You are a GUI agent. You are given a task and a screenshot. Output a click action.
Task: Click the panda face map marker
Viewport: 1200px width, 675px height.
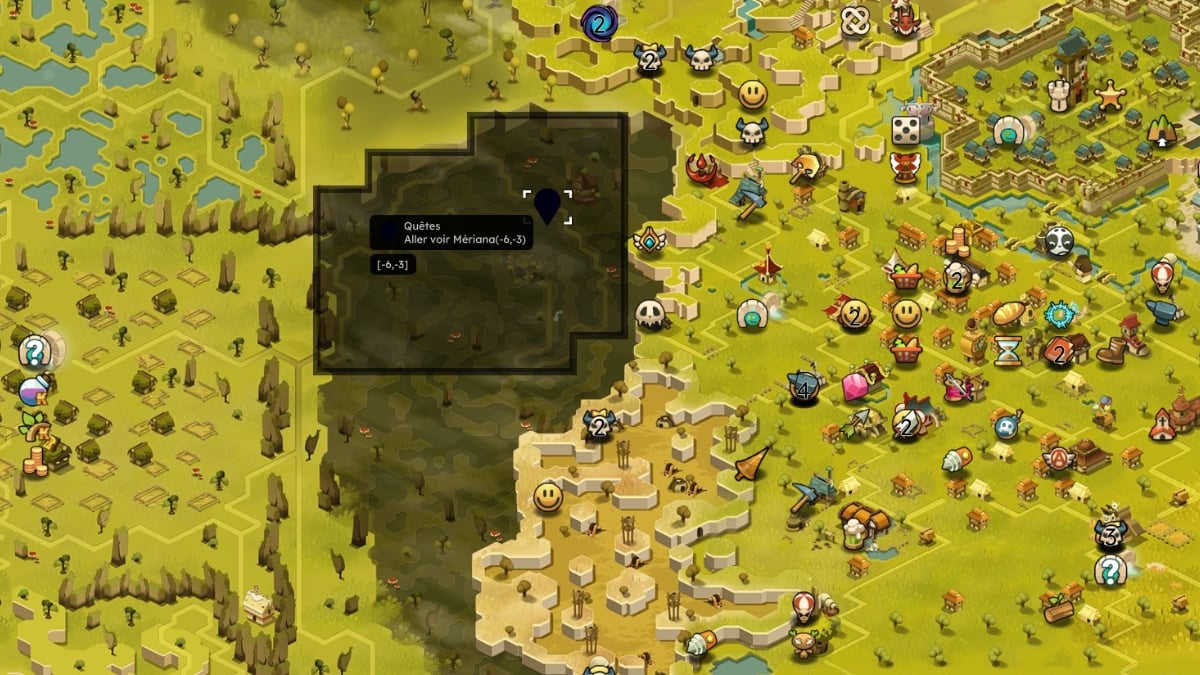coord(1059,240)
